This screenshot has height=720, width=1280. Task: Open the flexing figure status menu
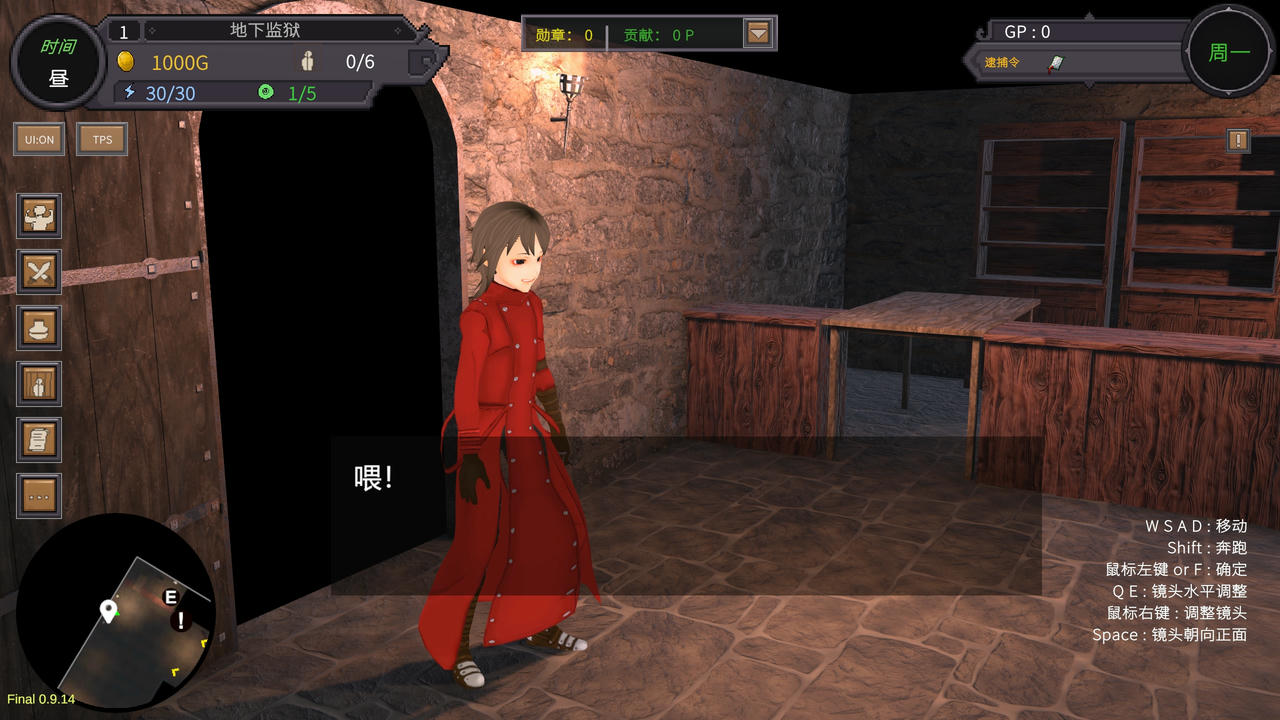pyautogui.click(x=40, y=215)
